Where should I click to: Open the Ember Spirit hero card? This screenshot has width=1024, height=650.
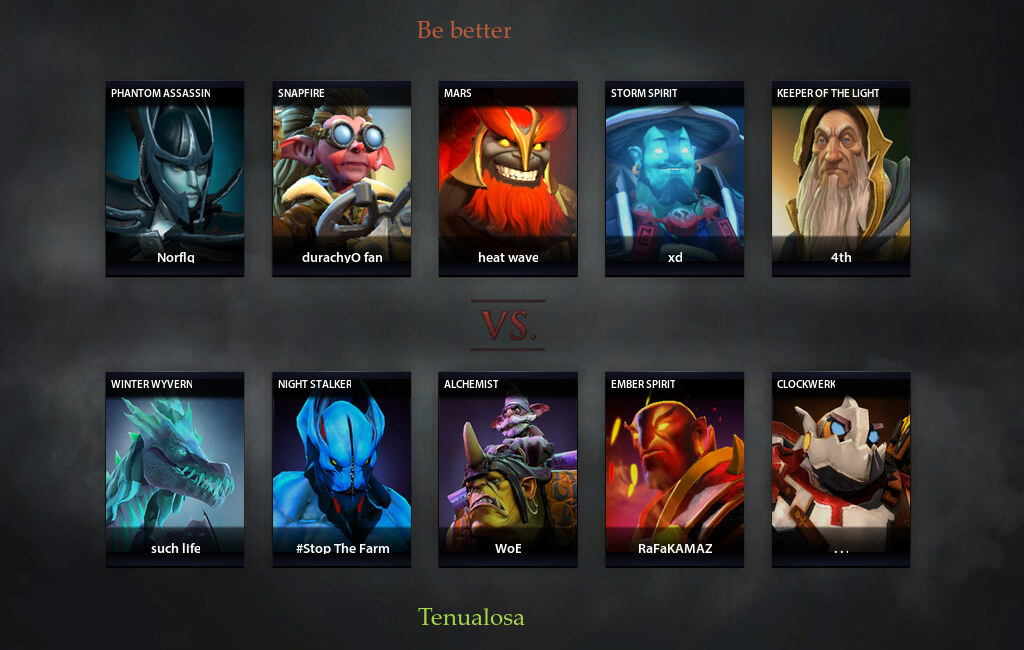click(675, 469)
